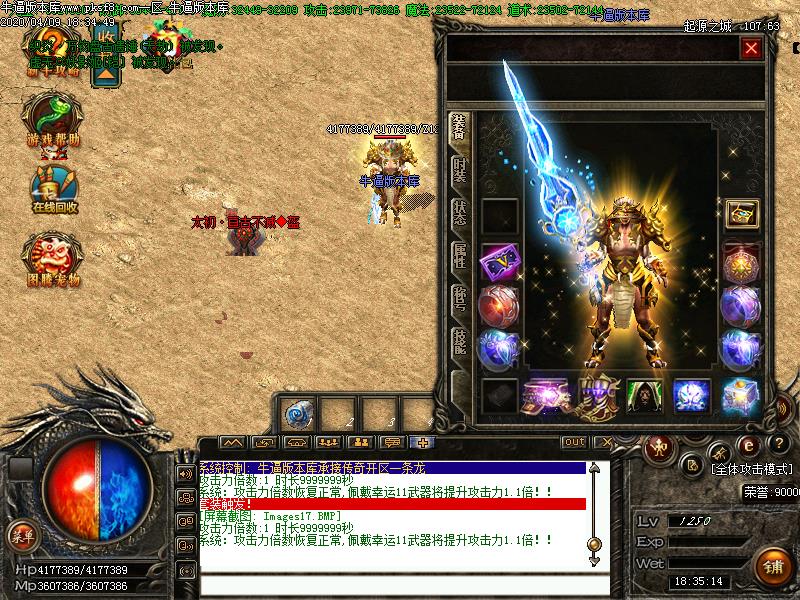800x600 pixels.
Task: Select the blue scroll in hotbar slot 1
Action: click(x=297, y=414)
